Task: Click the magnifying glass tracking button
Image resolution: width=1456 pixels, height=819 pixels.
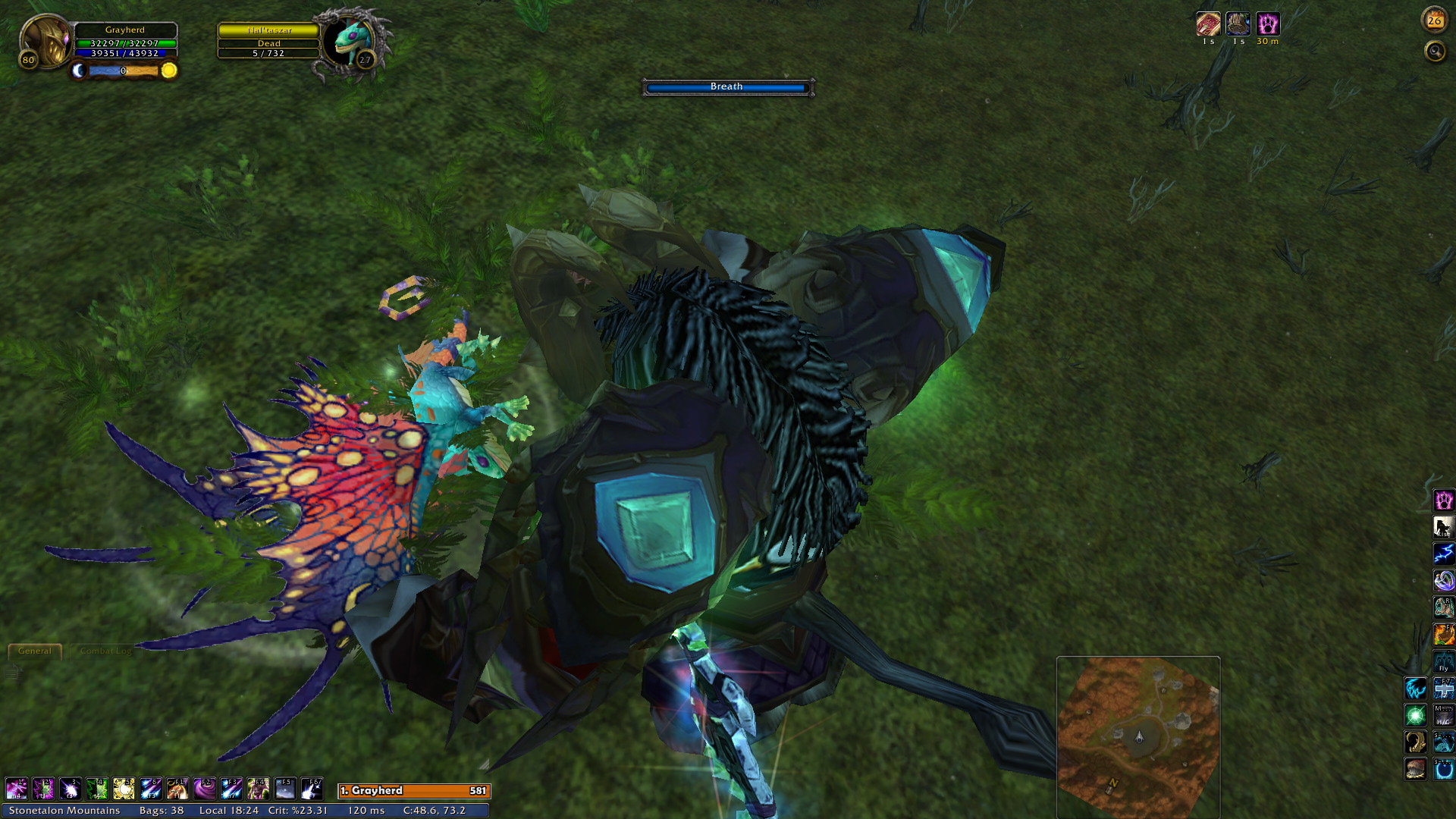Action: (x=1435, y=52)
